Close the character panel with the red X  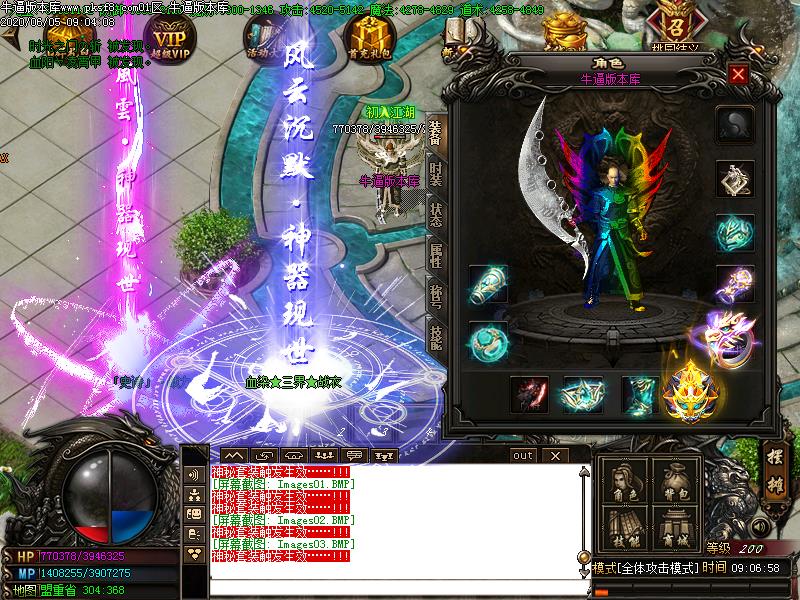738,74
